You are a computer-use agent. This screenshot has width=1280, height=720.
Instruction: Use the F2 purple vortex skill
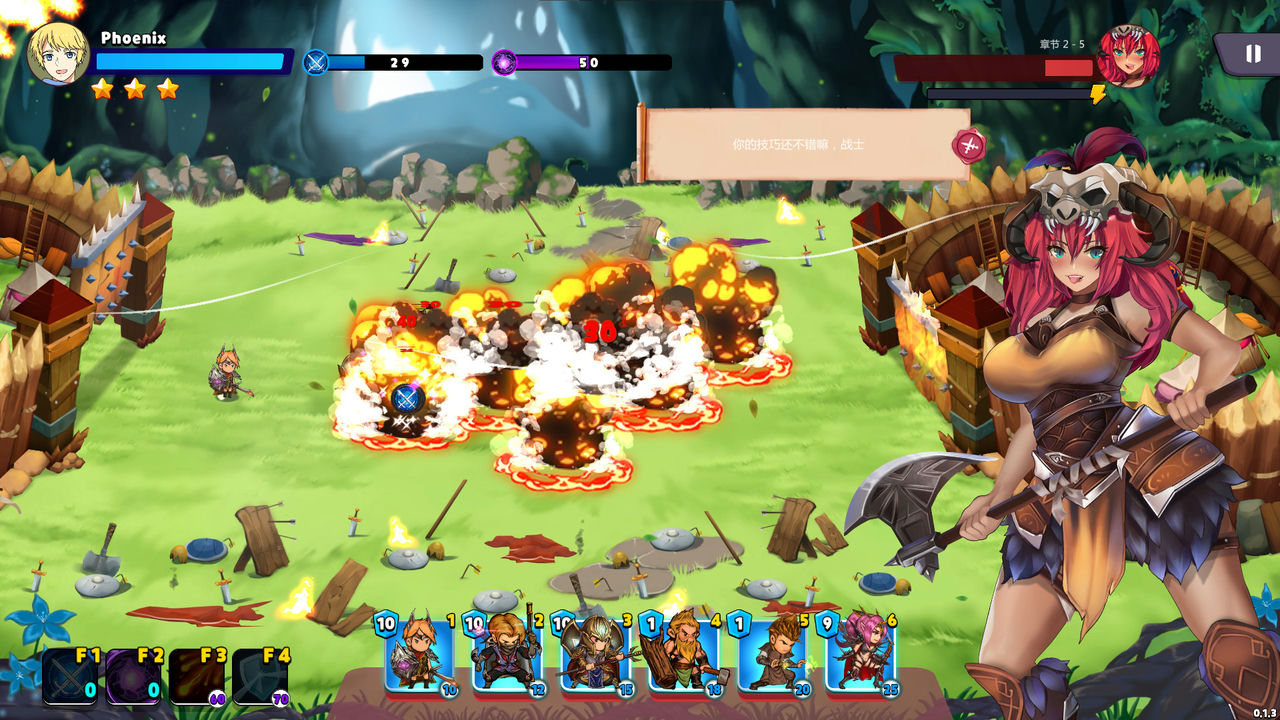133,677
